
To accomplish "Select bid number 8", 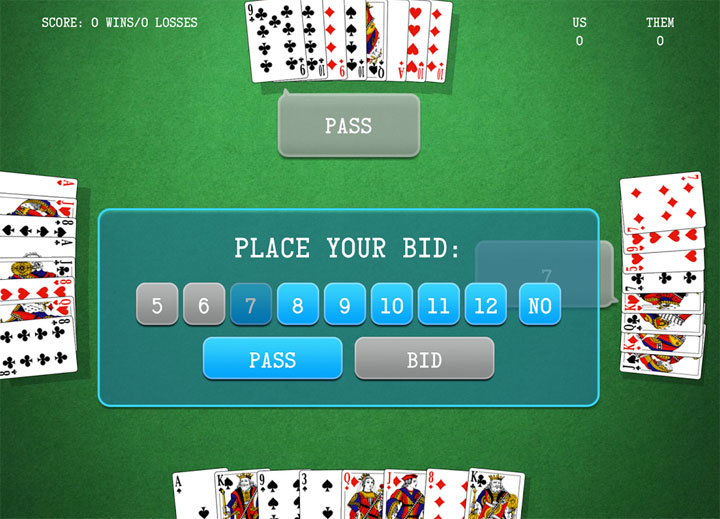I will click(298, 305).
